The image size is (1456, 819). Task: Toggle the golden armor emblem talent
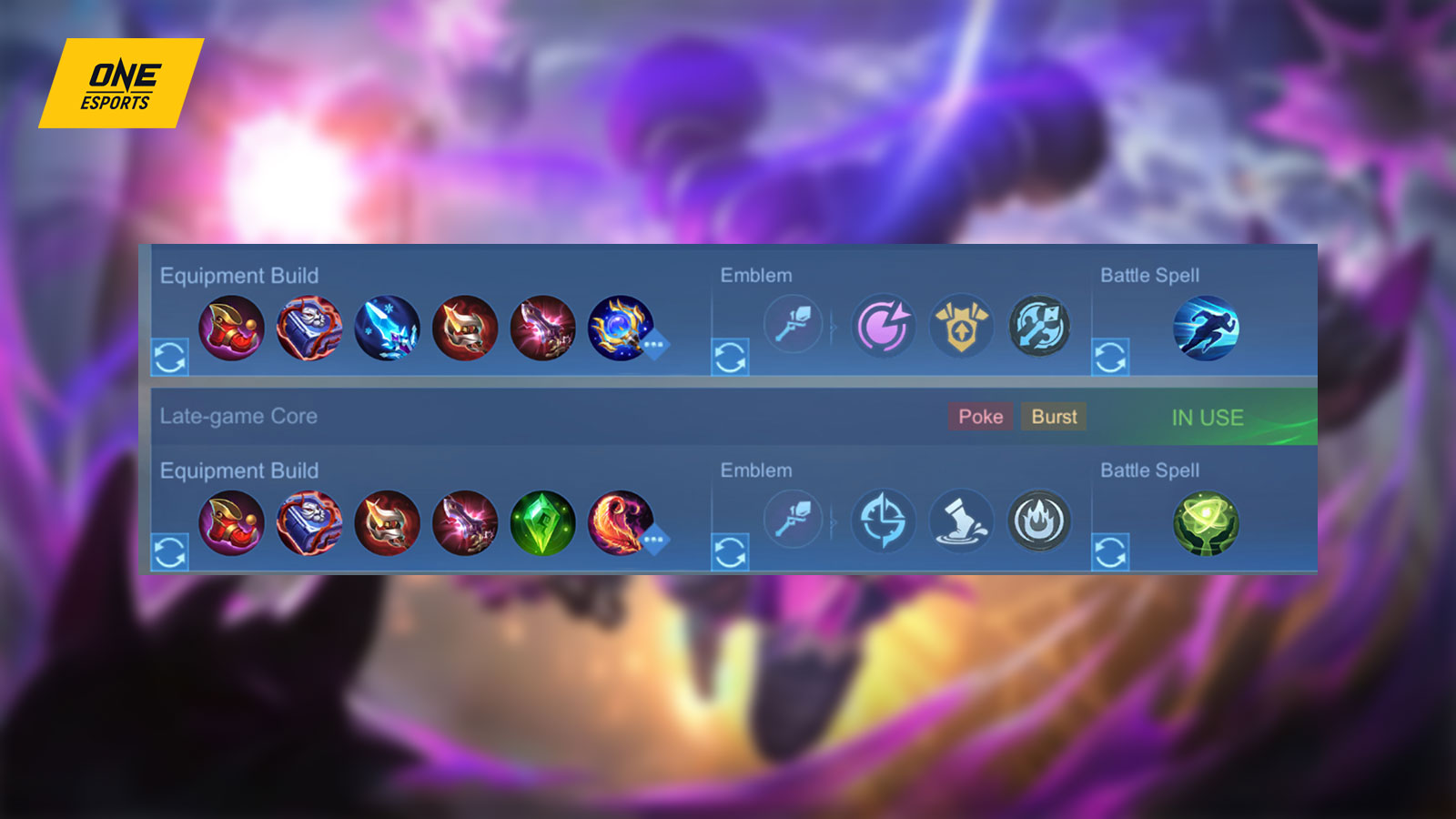pyautogui.click(x=963, y=326)
